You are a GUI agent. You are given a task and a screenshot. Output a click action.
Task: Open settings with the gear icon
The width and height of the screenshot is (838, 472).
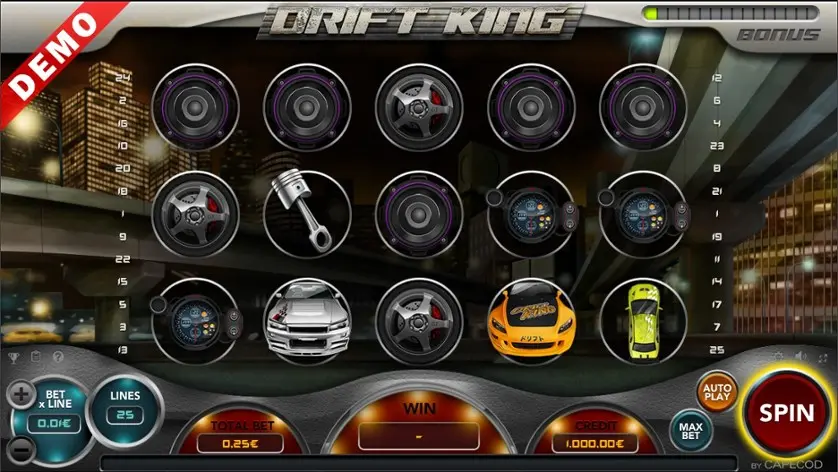(x=777, y=357)
